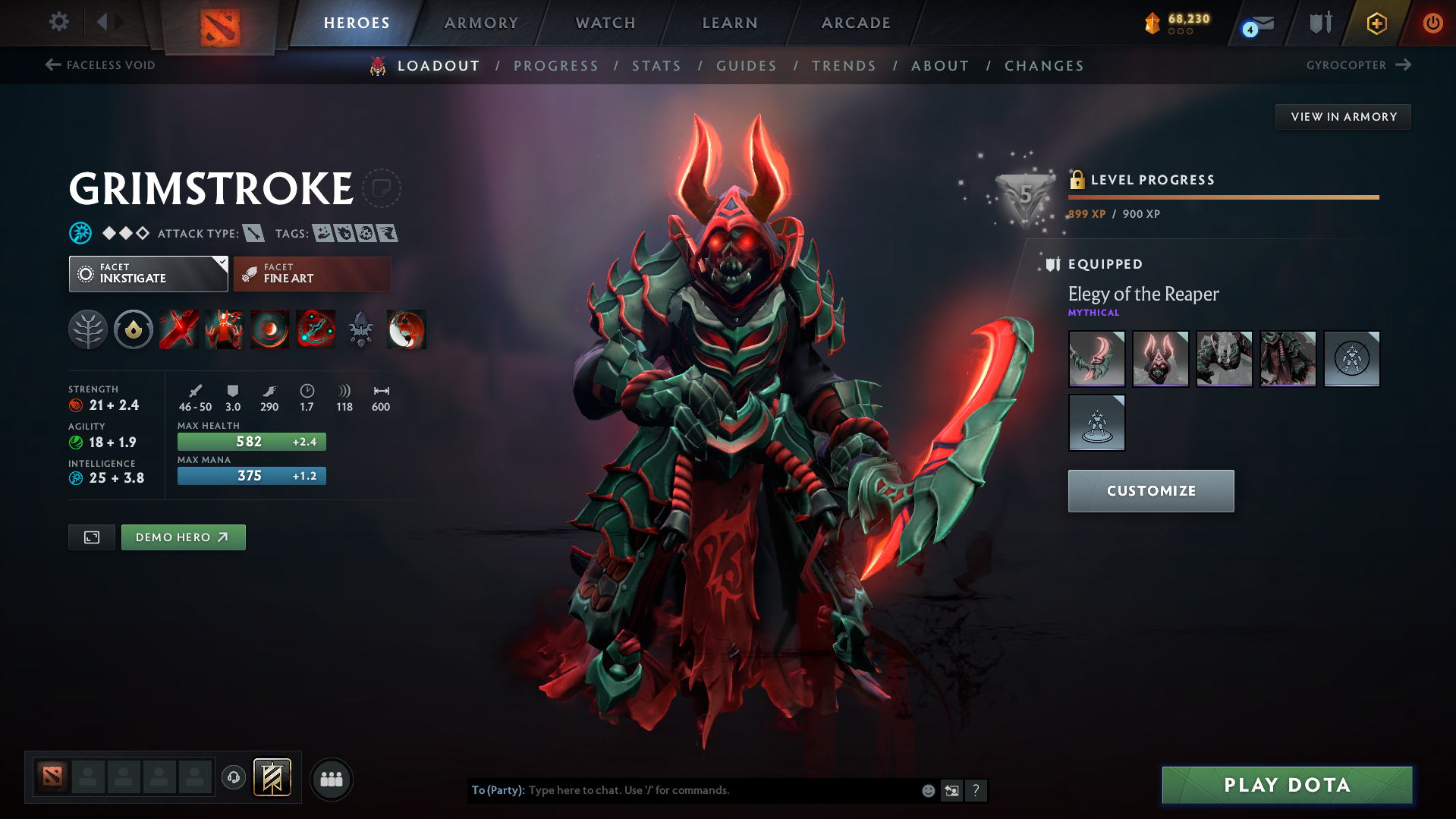Click the Ink Swell ability icon
This screenshot has width=1456, height=819.
pyautogui.click(x=270, y=329)
